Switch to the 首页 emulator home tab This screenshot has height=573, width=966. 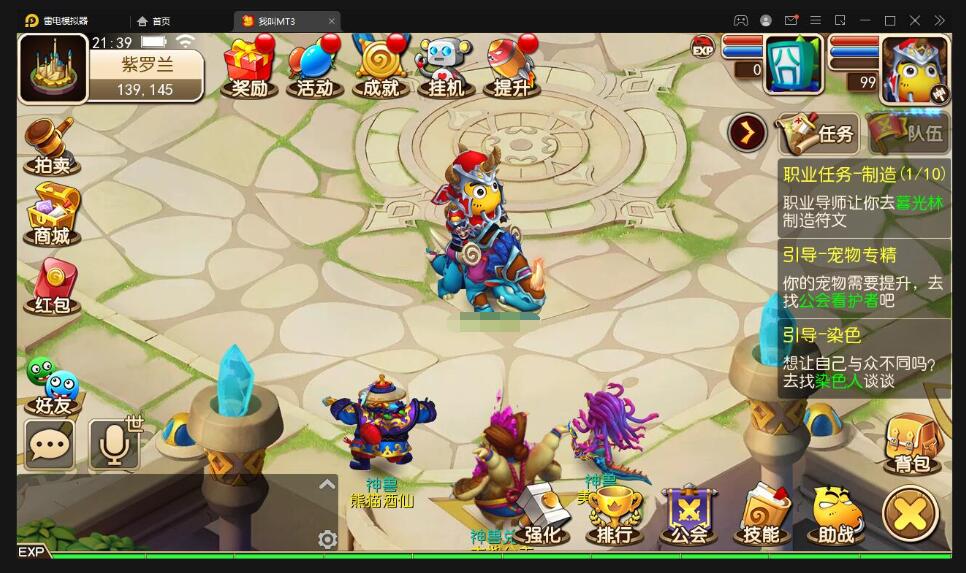pyautogui.click(x=154, y=21)
